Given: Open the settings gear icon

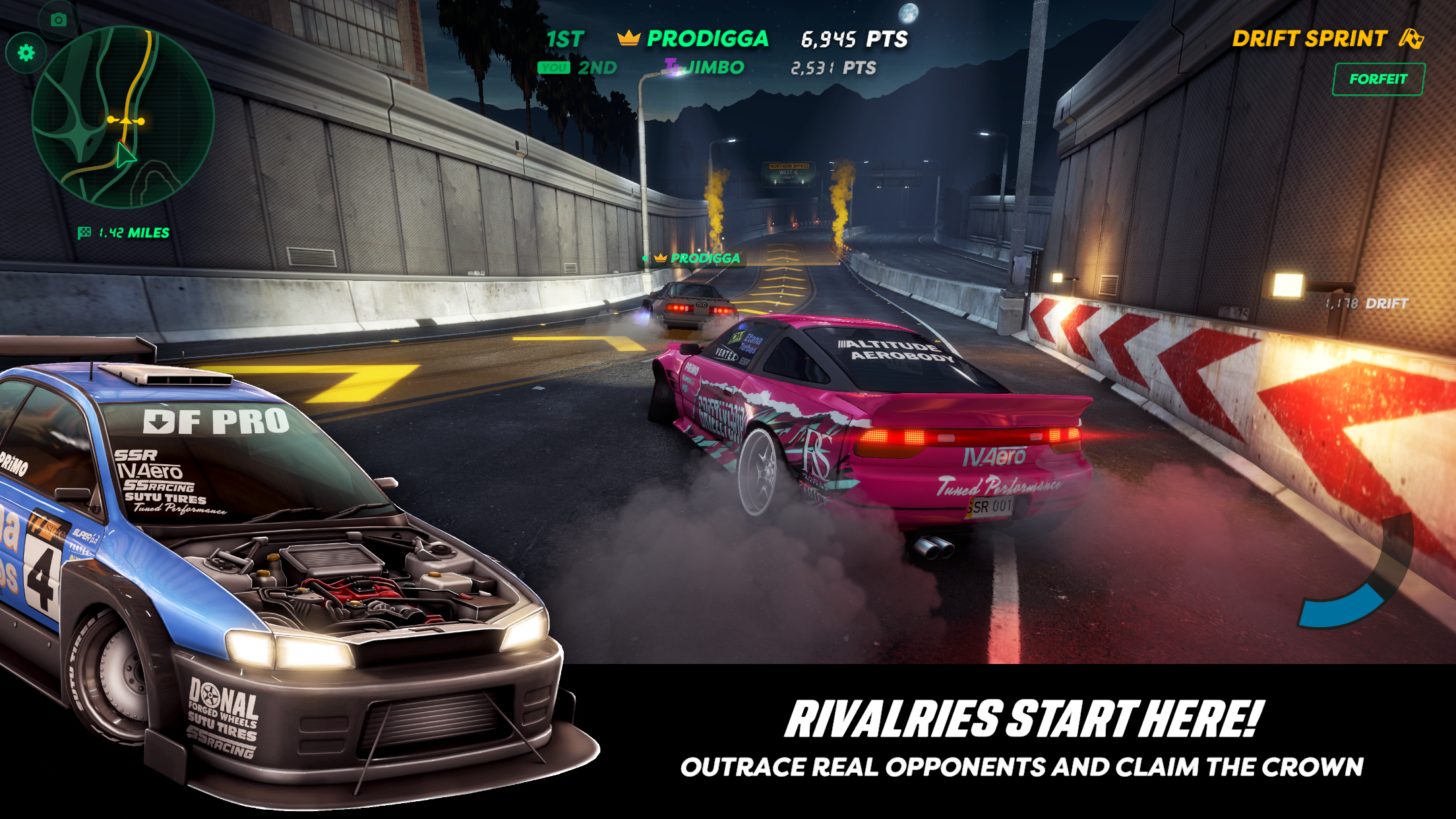Looking at the screenshot, I should (x=24, y=52).
